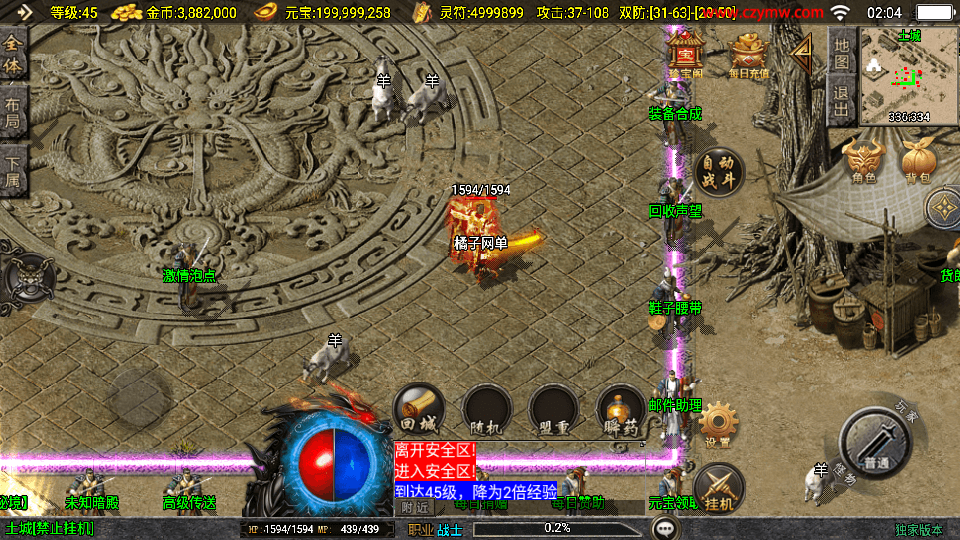Open the 土城 minimap
The height and width of the screenshot is (540, 960).
coord(909,76)
